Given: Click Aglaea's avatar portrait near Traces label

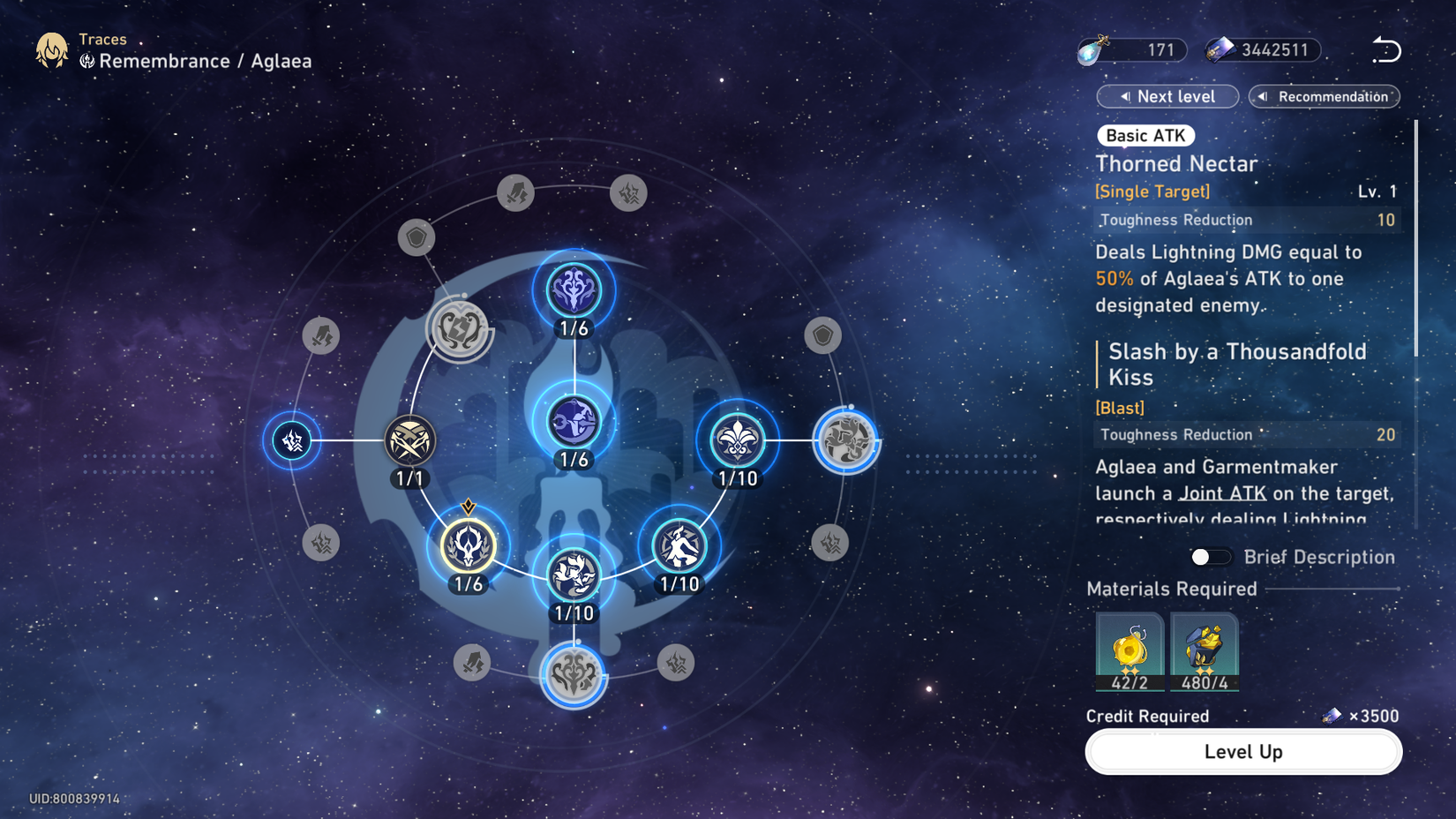Looking at the screenshot, I should tap(50, 50).
